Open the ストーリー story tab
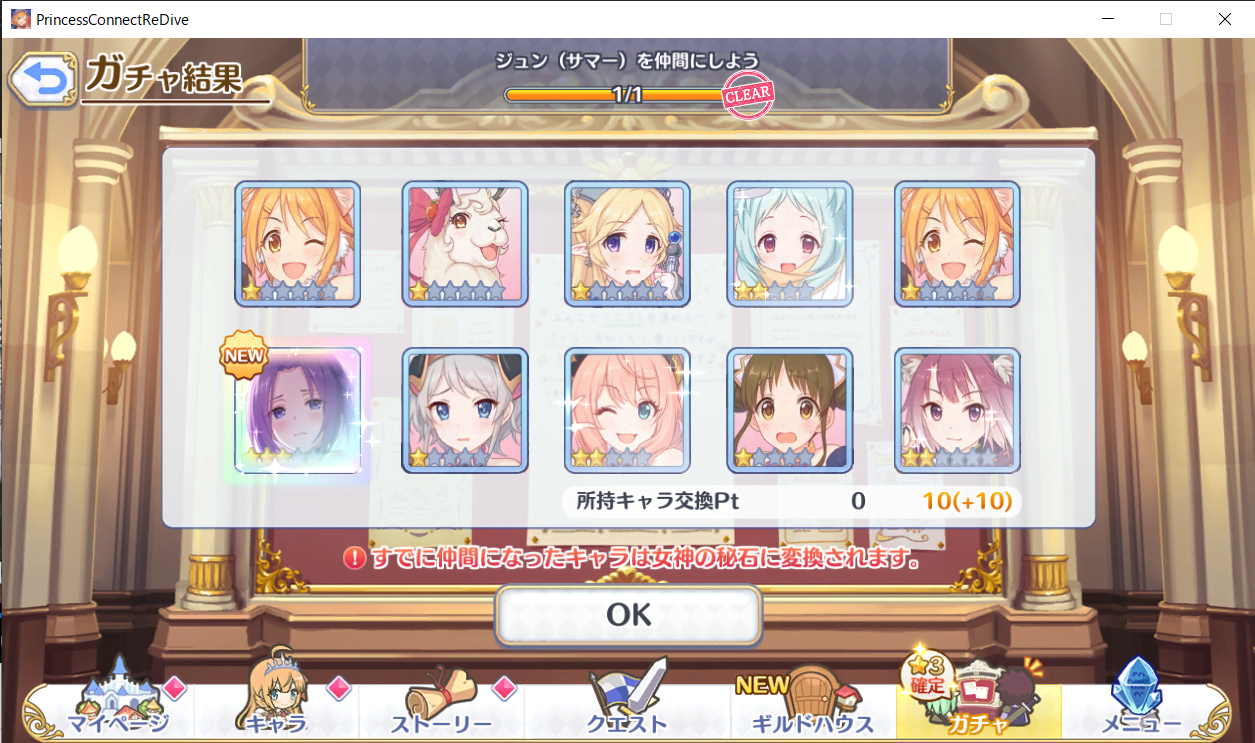This screenshot has height=743, width=1255. tap(441, 704)
